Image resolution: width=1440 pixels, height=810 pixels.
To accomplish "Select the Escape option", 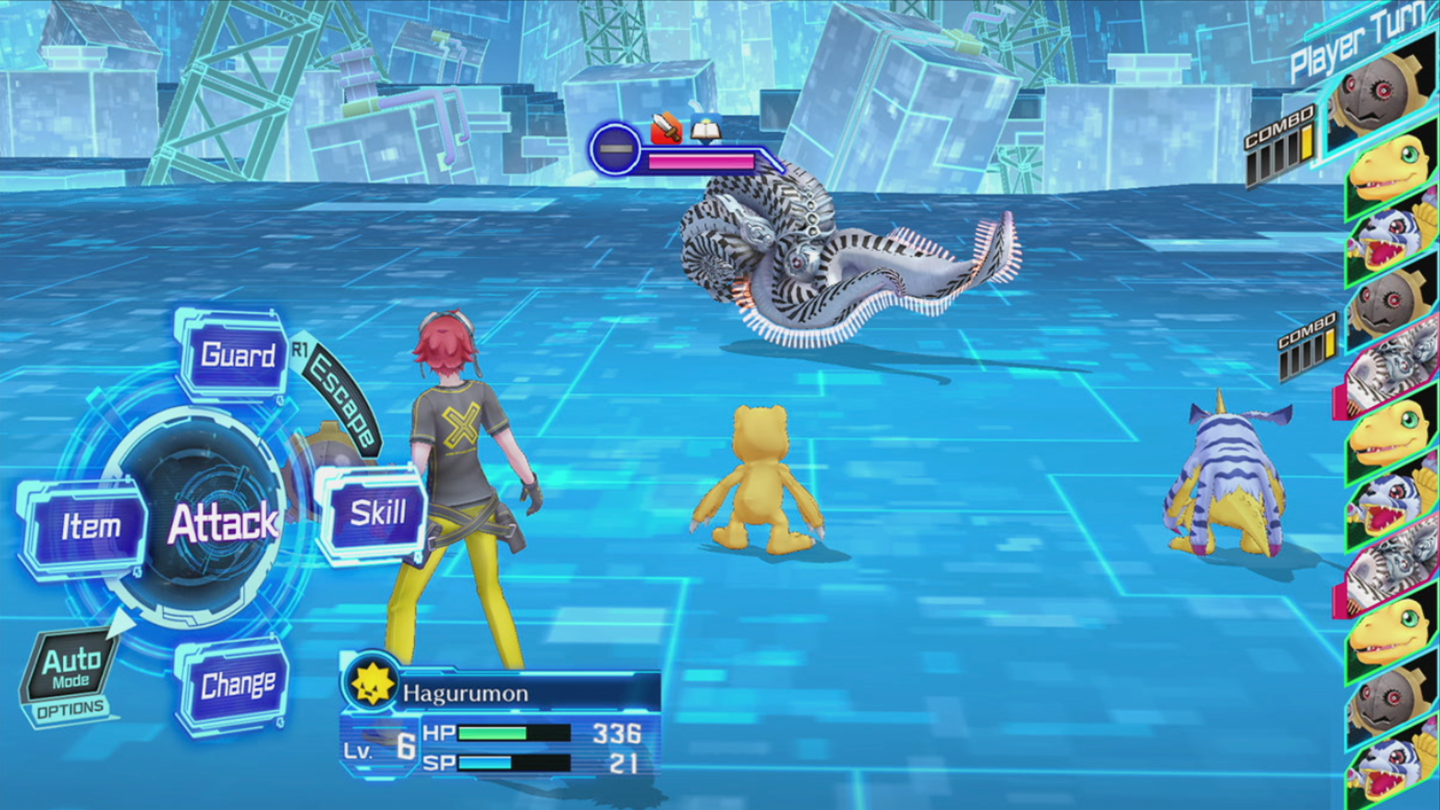I will [x=342, y=400].
